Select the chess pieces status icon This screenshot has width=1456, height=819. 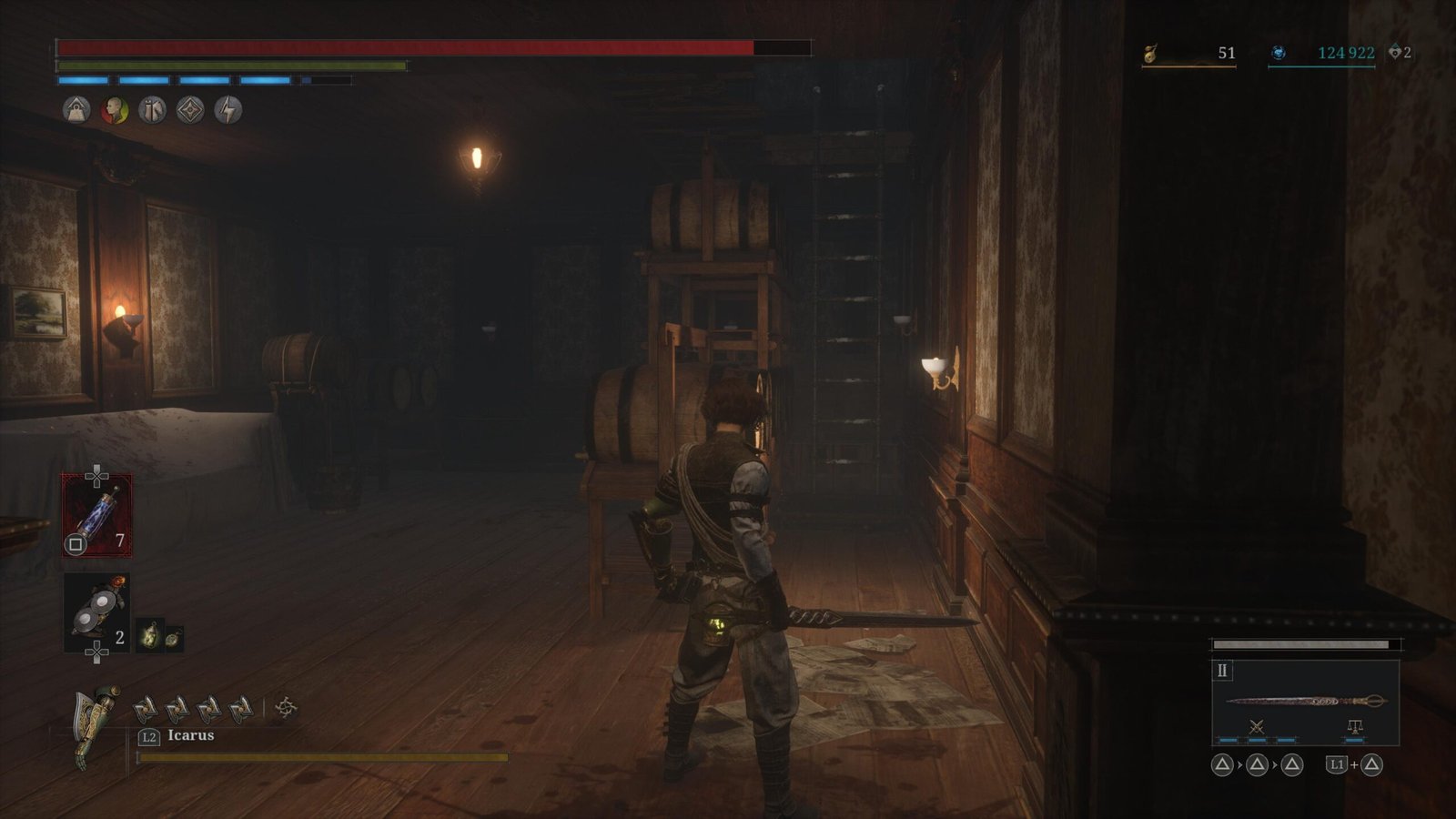(x=152, y=110)
